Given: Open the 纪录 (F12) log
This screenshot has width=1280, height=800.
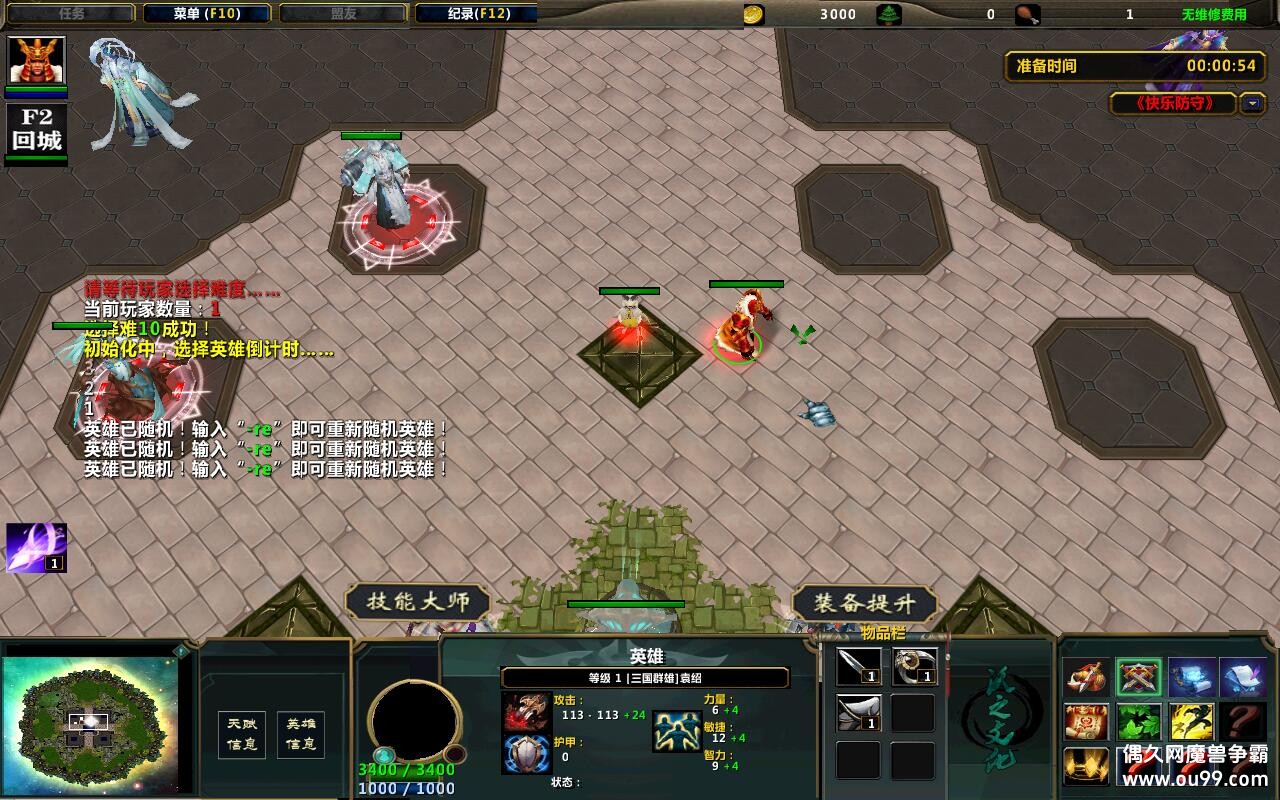Looking at the screenshot, I should tap(478, 14).
